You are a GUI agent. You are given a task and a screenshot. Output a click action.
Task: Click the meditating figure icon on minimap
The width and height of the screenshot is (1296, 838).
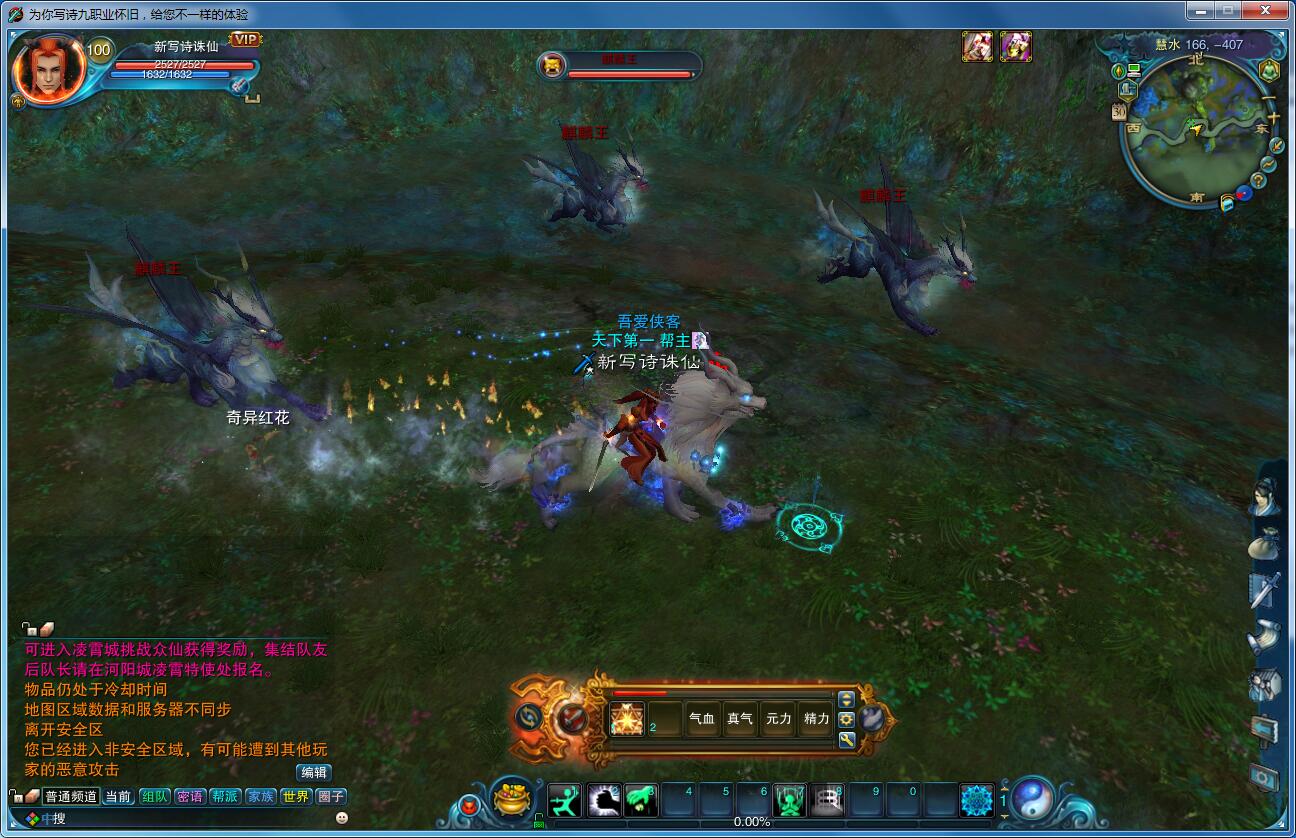[1268, 70]
